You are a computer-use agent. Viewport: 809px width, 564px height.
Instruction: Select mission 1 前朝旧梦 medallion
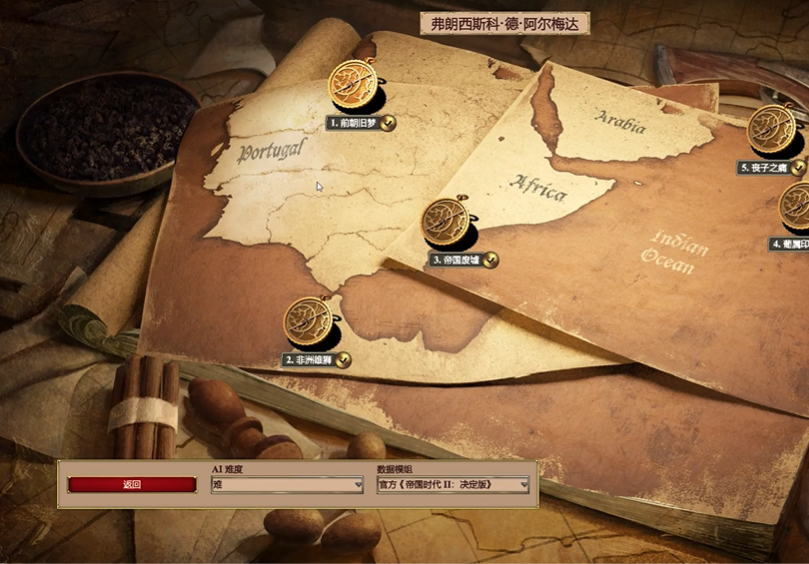(354, 86)
